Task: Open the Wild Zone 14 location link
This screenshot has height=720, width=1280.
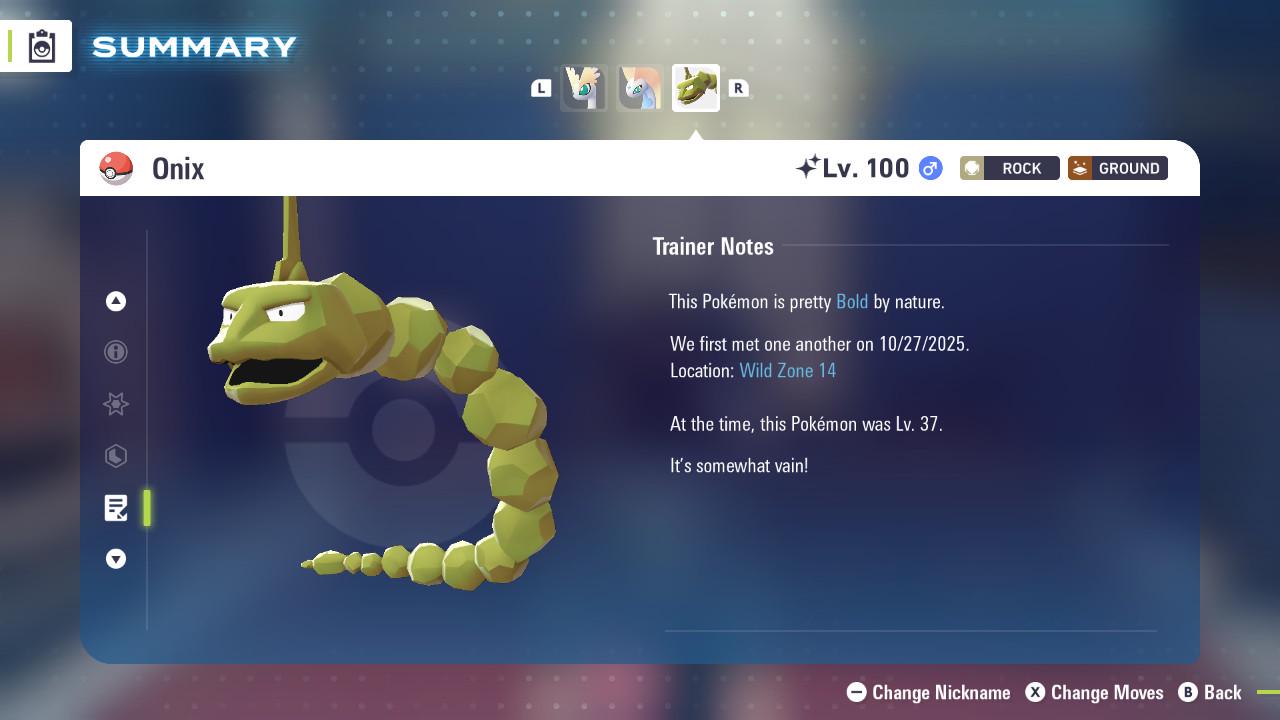Action: (787, 370)
